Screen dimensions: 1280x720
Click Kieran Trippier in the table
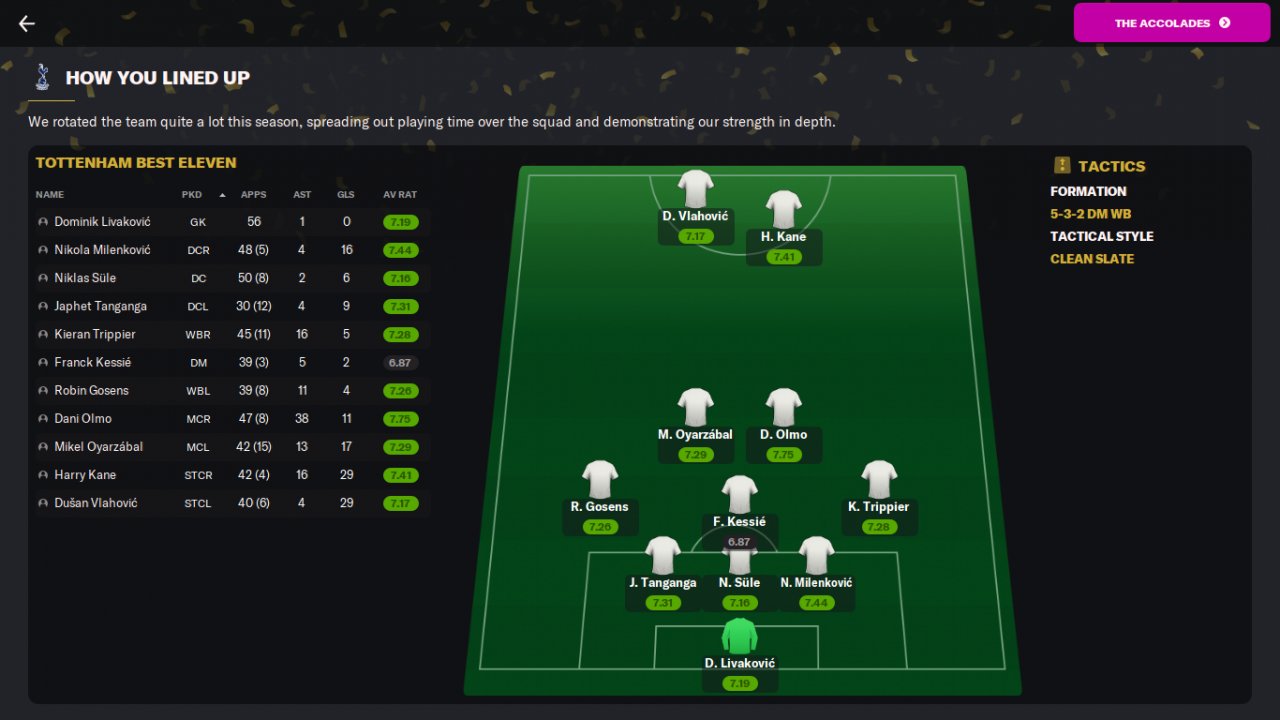coord(94,334)
